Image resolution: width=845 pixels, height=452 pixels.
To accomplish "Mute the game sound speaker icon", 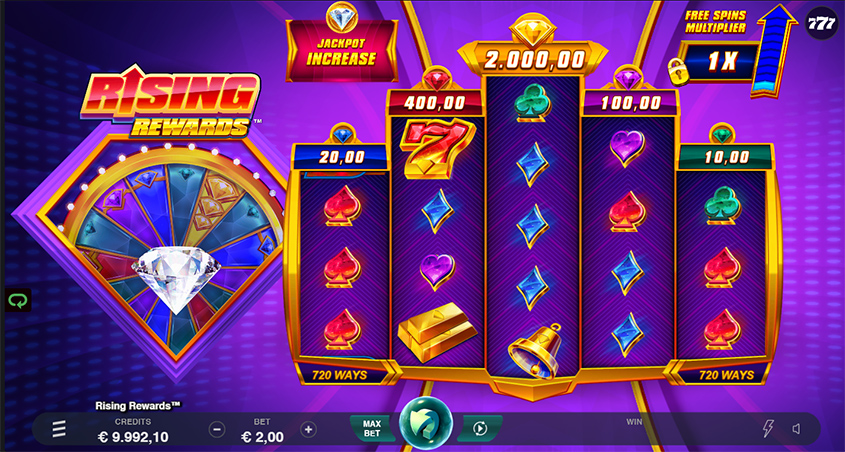I will point(796,429).
